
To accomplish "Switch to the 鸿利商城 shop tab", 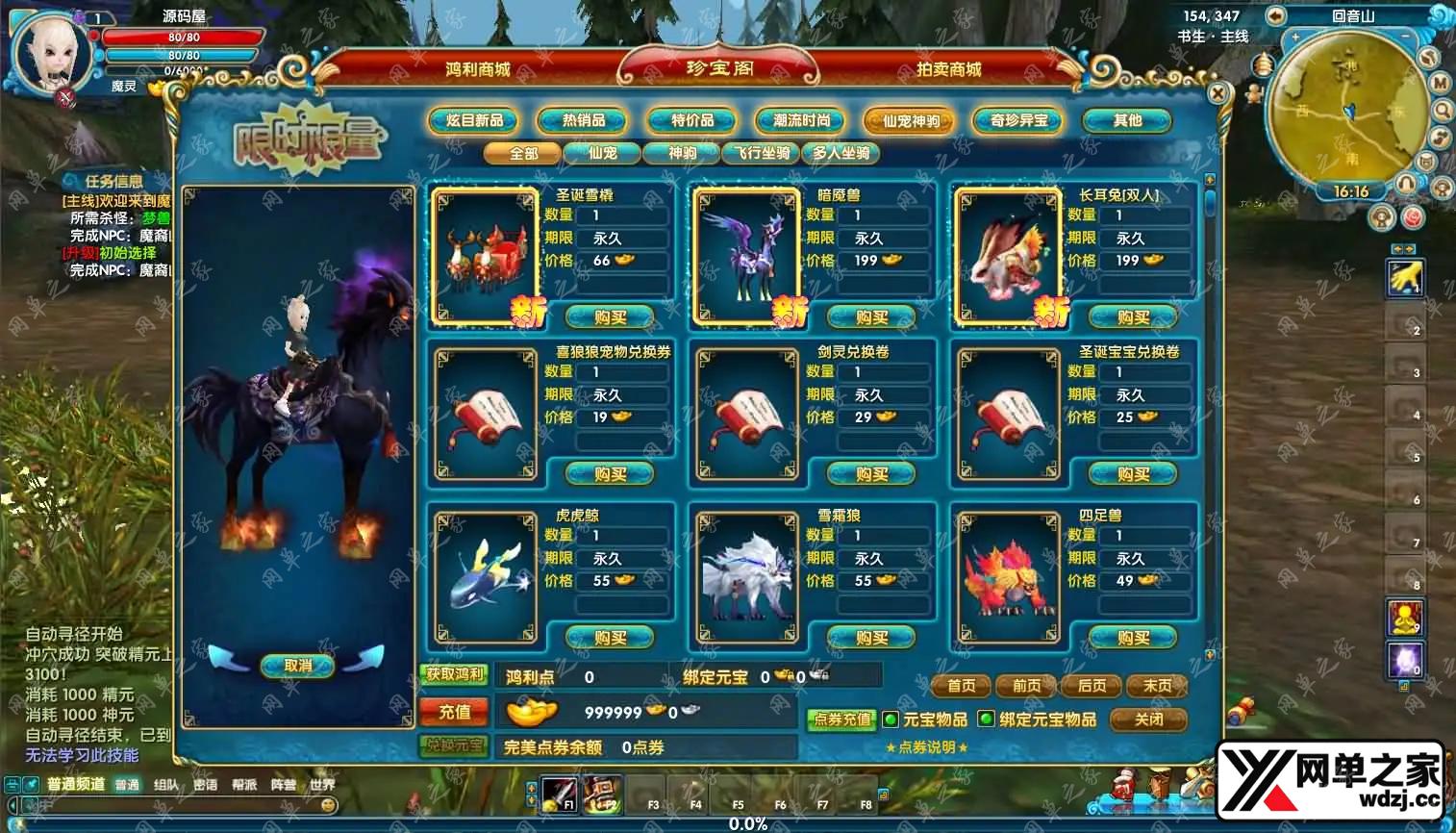I will click(478, 69).
